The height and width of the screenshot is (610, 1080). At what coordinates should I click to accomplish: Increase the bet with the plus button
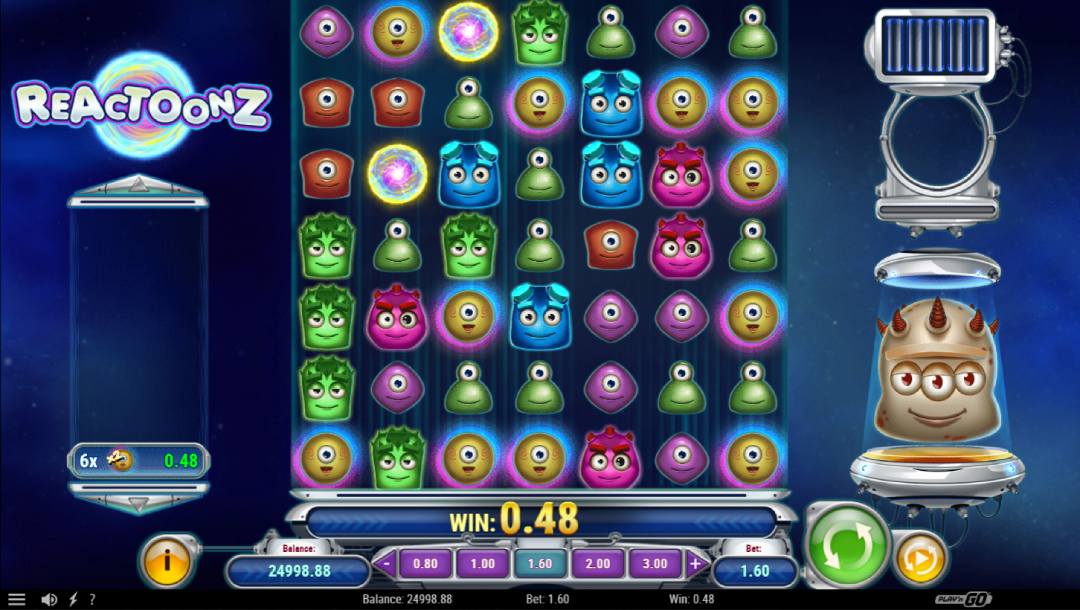point(695,564)
